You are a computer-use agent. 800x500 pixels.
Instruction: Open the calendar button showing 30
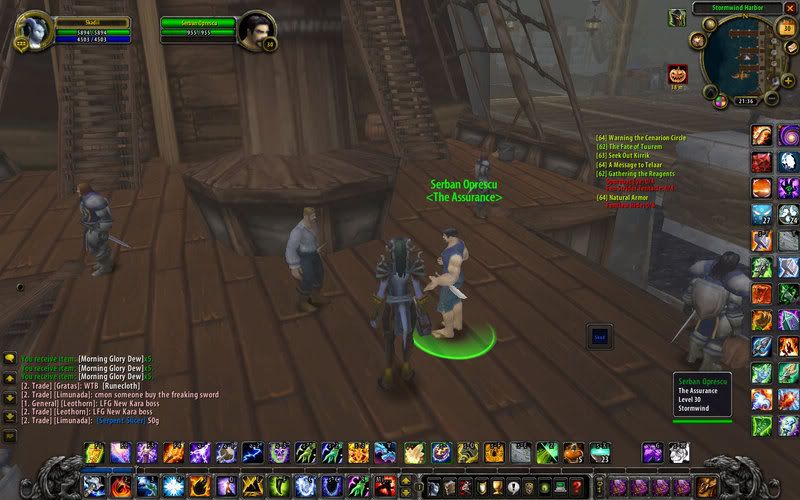tap(786, 28)
